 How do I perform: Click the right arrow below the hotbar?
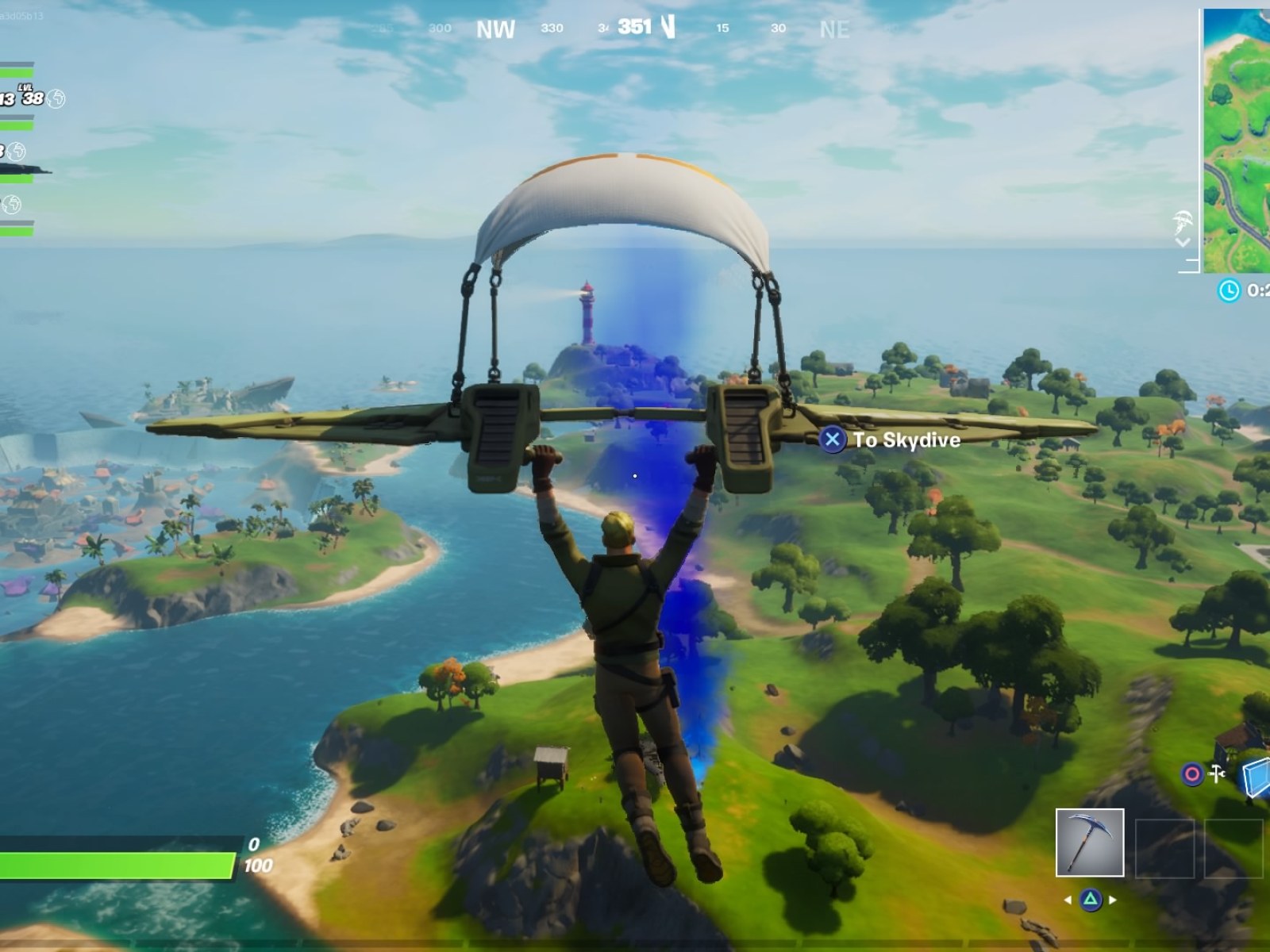[1111, 900]
